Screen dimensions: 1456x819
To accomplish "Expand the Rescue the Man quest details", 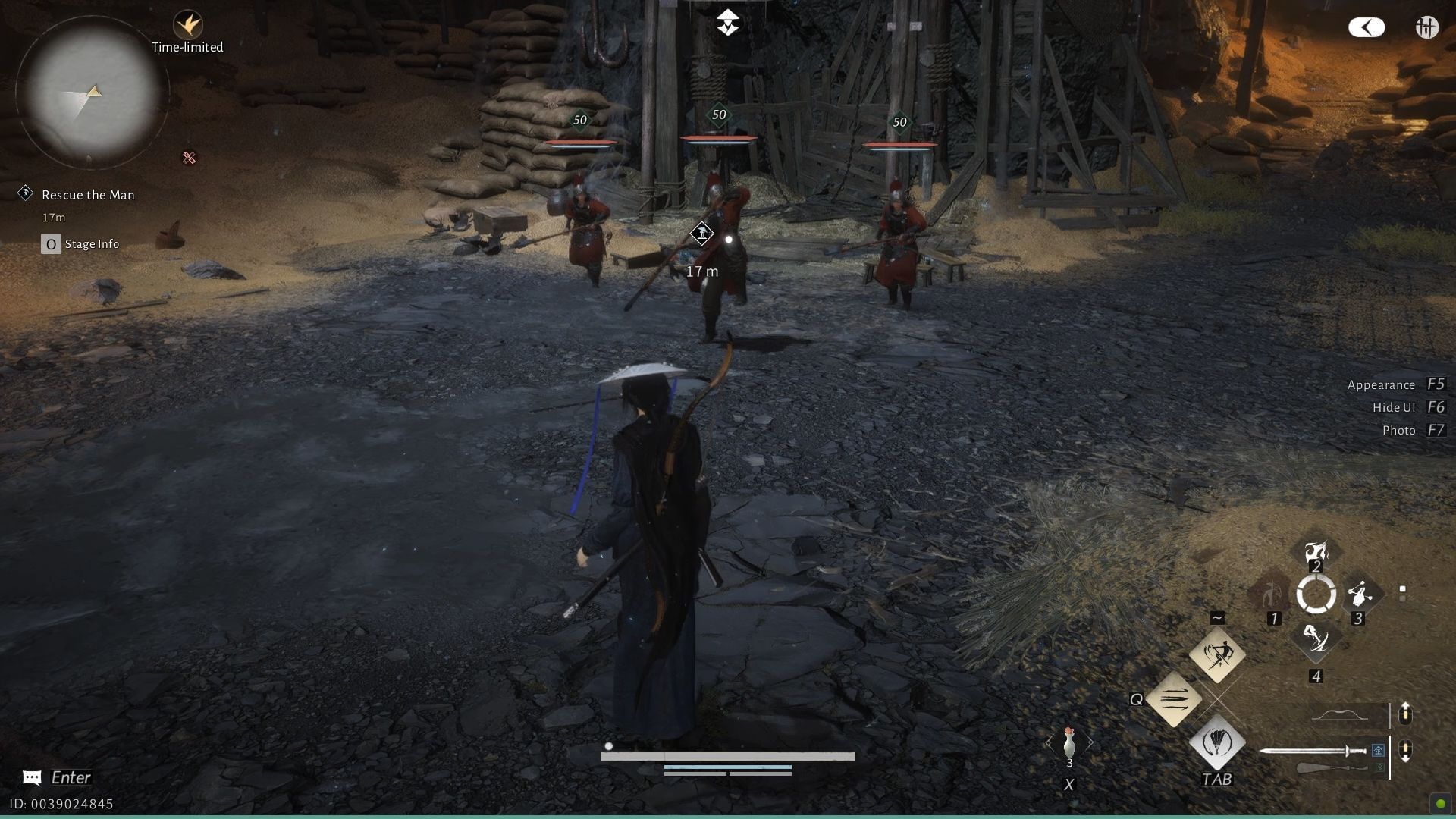I will pos(89,194).
